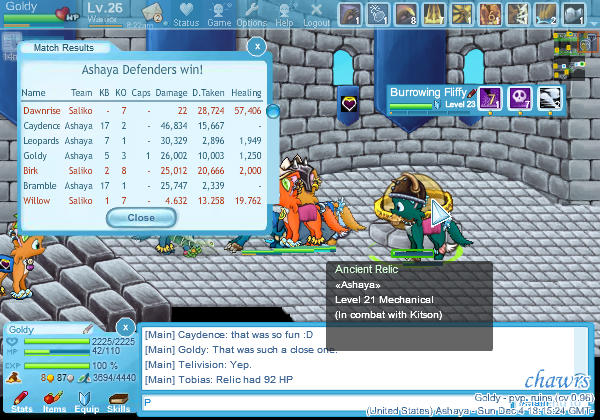Screen dimensions: 600x420
Task: Open the Items inventory
Action: [54, 402]
